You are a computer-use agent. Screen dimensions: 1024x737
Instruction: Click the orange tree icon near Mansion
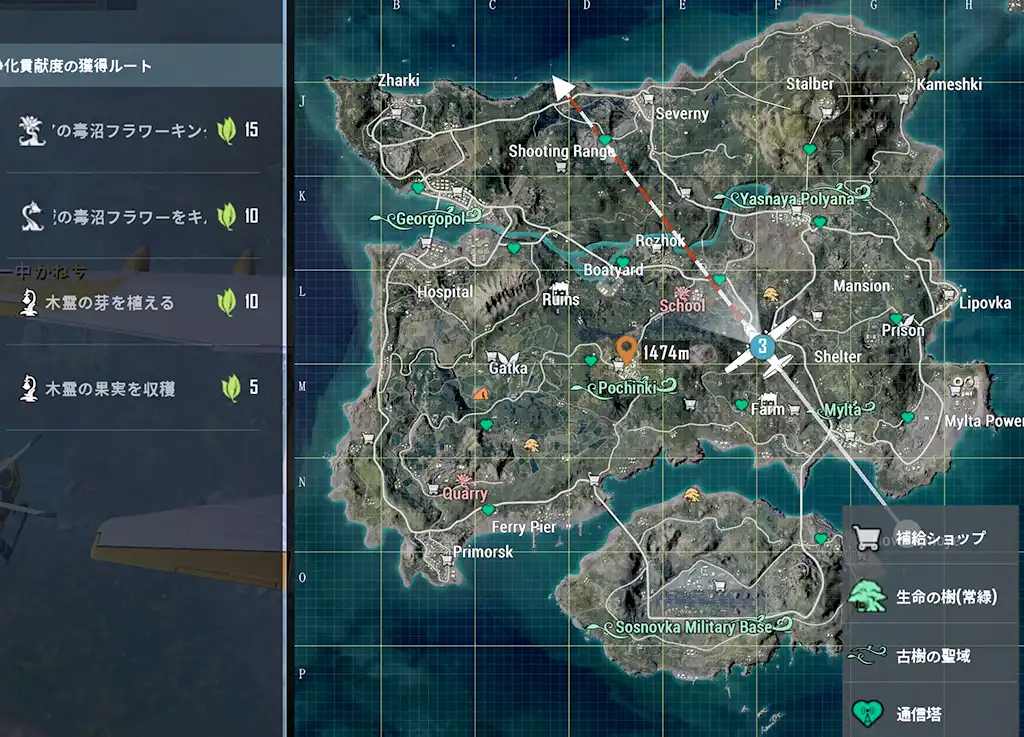click(x=771, y=293)
